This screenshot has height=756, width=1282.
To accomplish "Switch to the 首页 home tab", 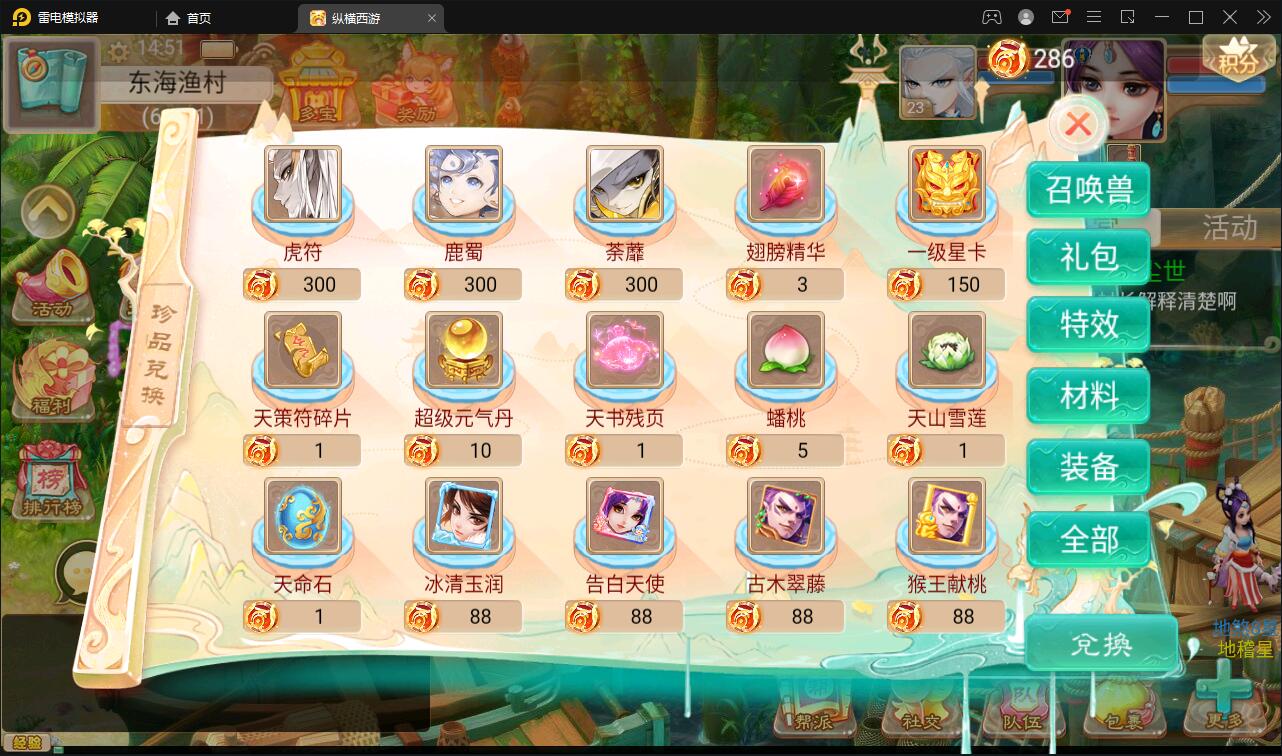I will point(190,17).
